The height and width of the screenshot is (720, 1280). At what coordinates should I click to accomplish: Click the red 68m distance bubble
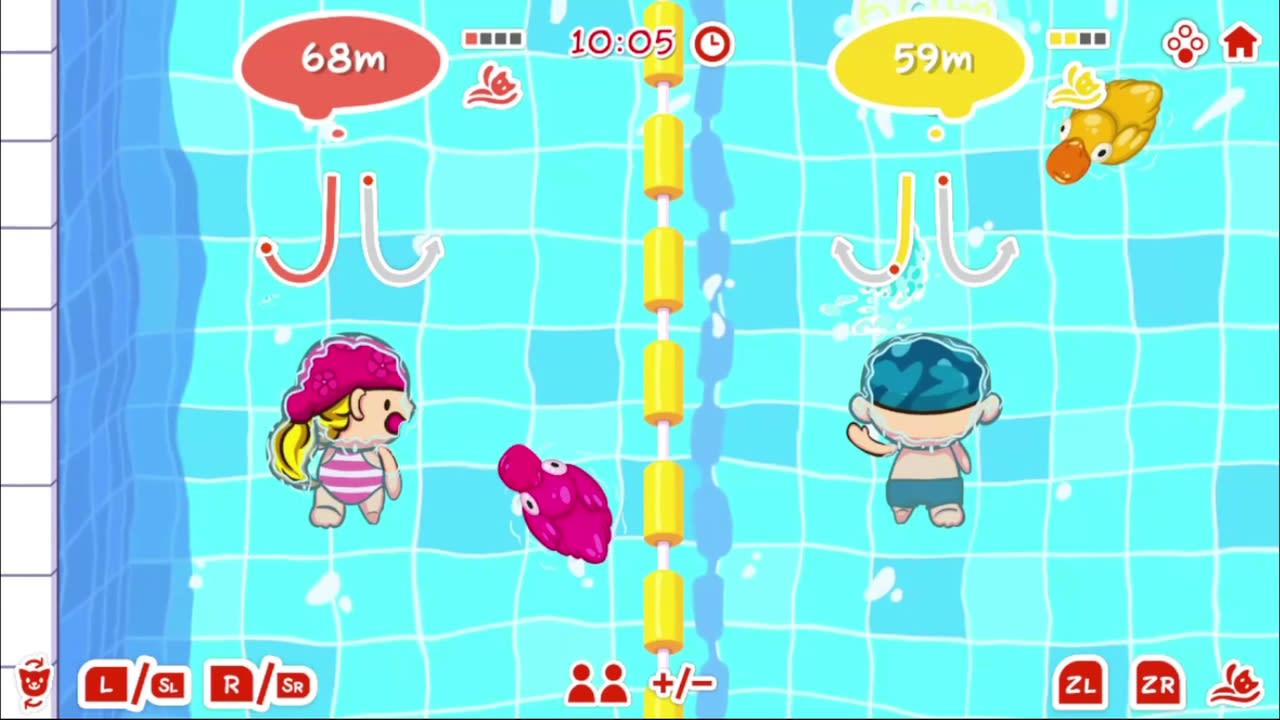point(341,58)
